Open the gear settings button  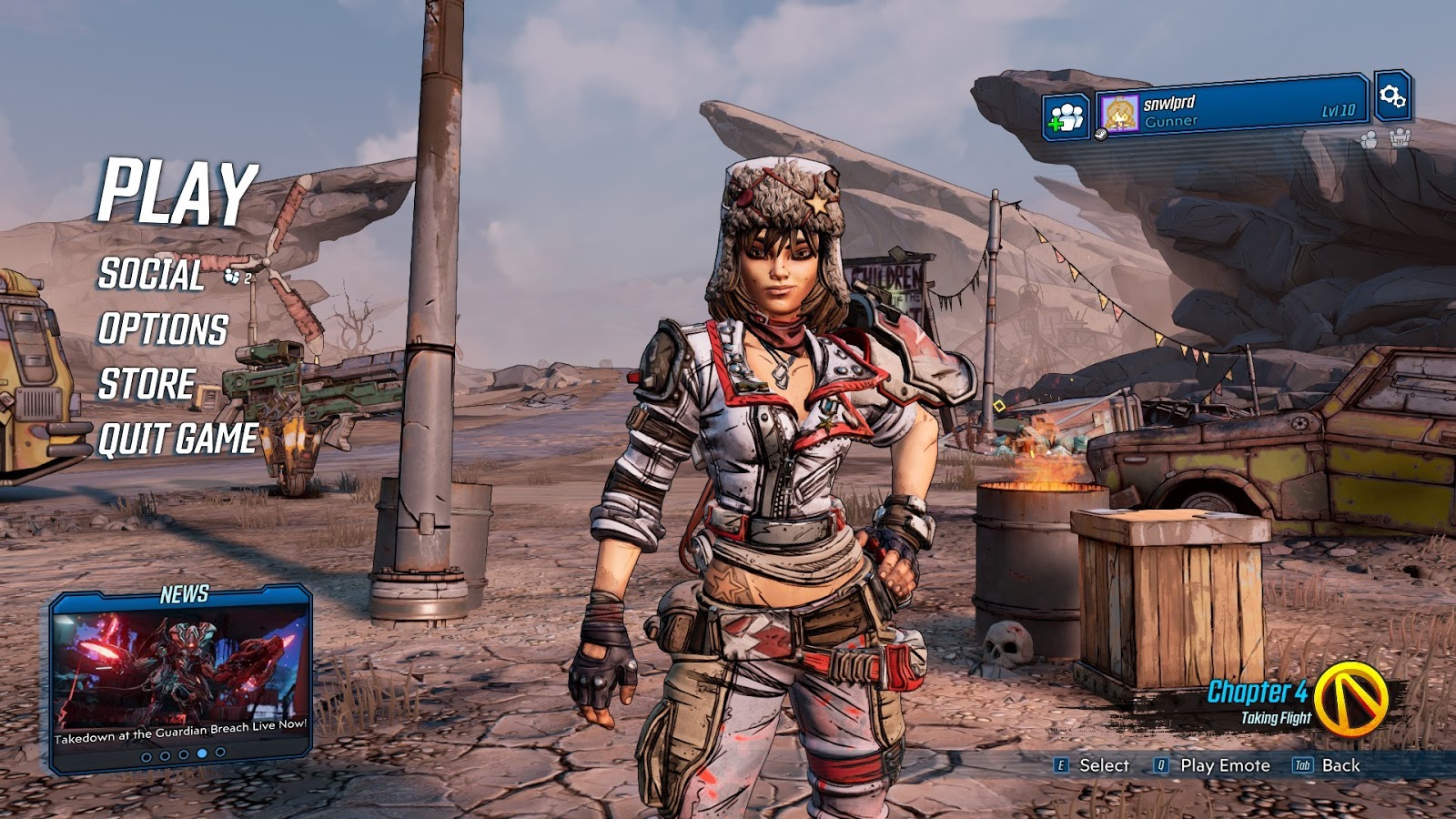click(x=1392, y=96)
